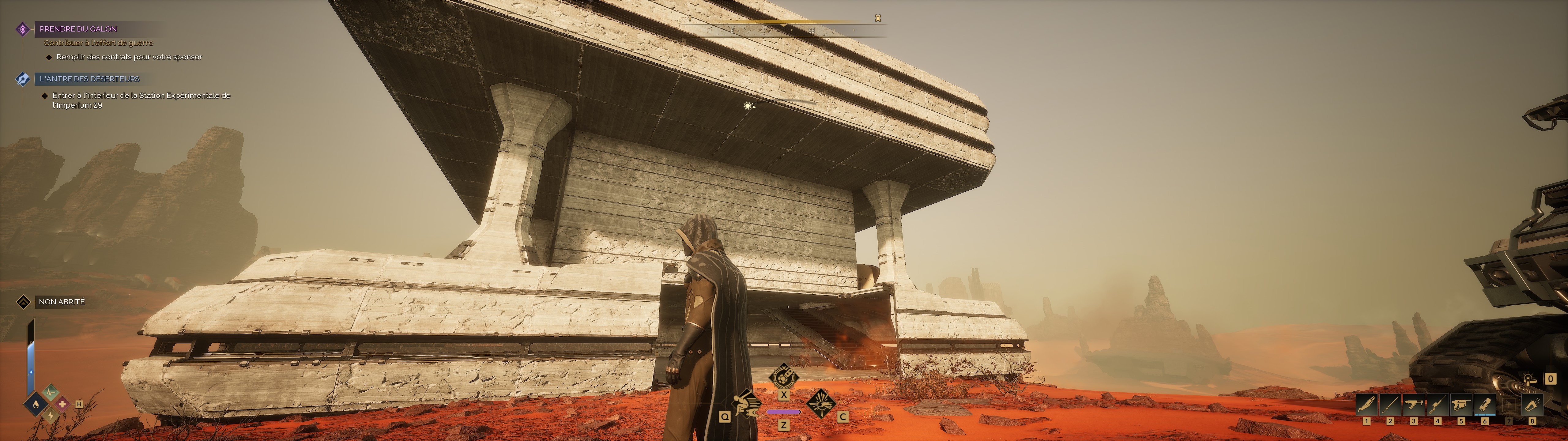Select the spray tool in slot 8
The height and width of the screenshot is (441, 1568).
pyautogui.click(x=1532, y=405)
